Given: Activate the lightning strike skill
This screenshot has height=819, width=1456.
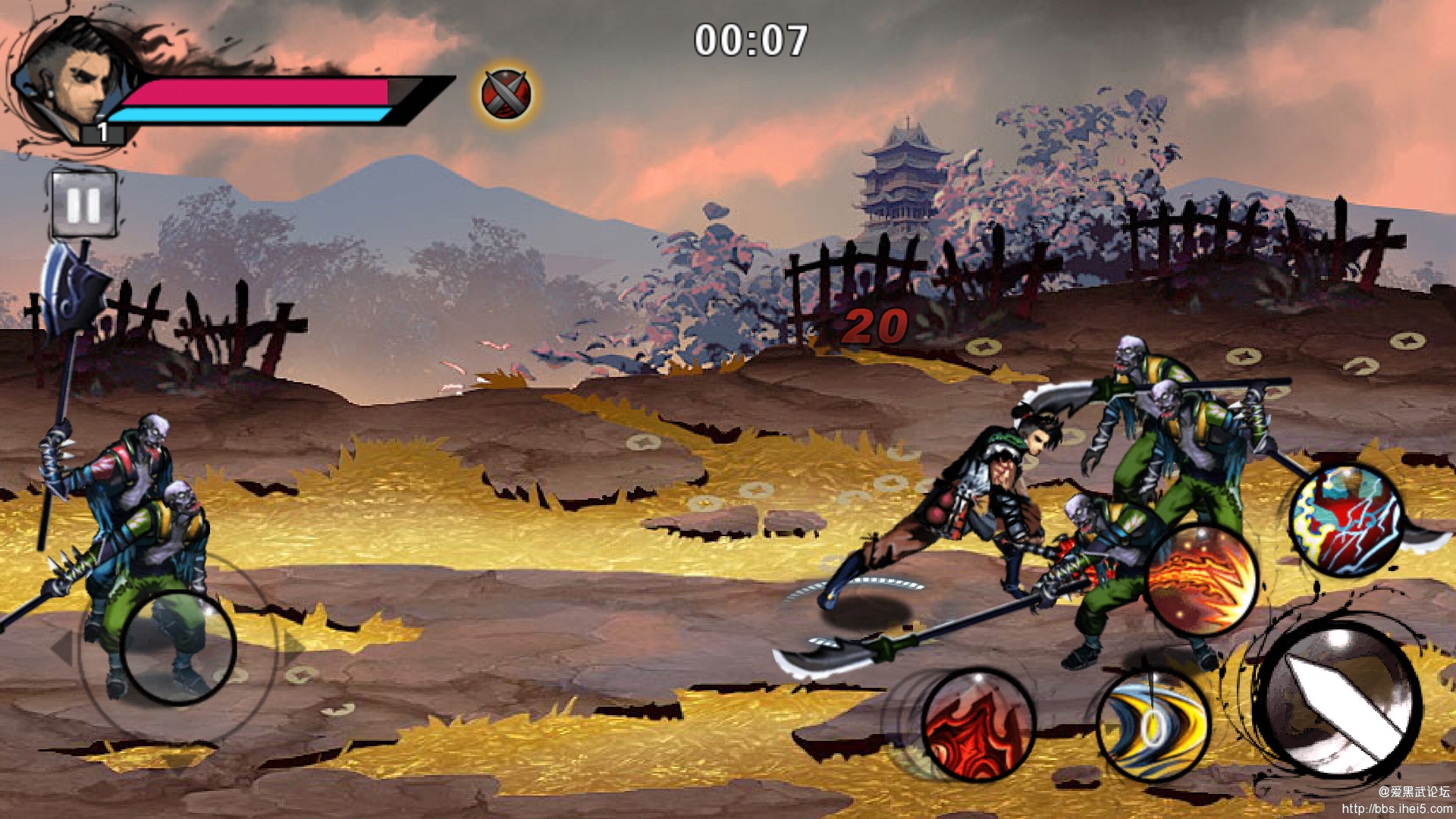Looking at the screenshot, I should point(1346,521).
